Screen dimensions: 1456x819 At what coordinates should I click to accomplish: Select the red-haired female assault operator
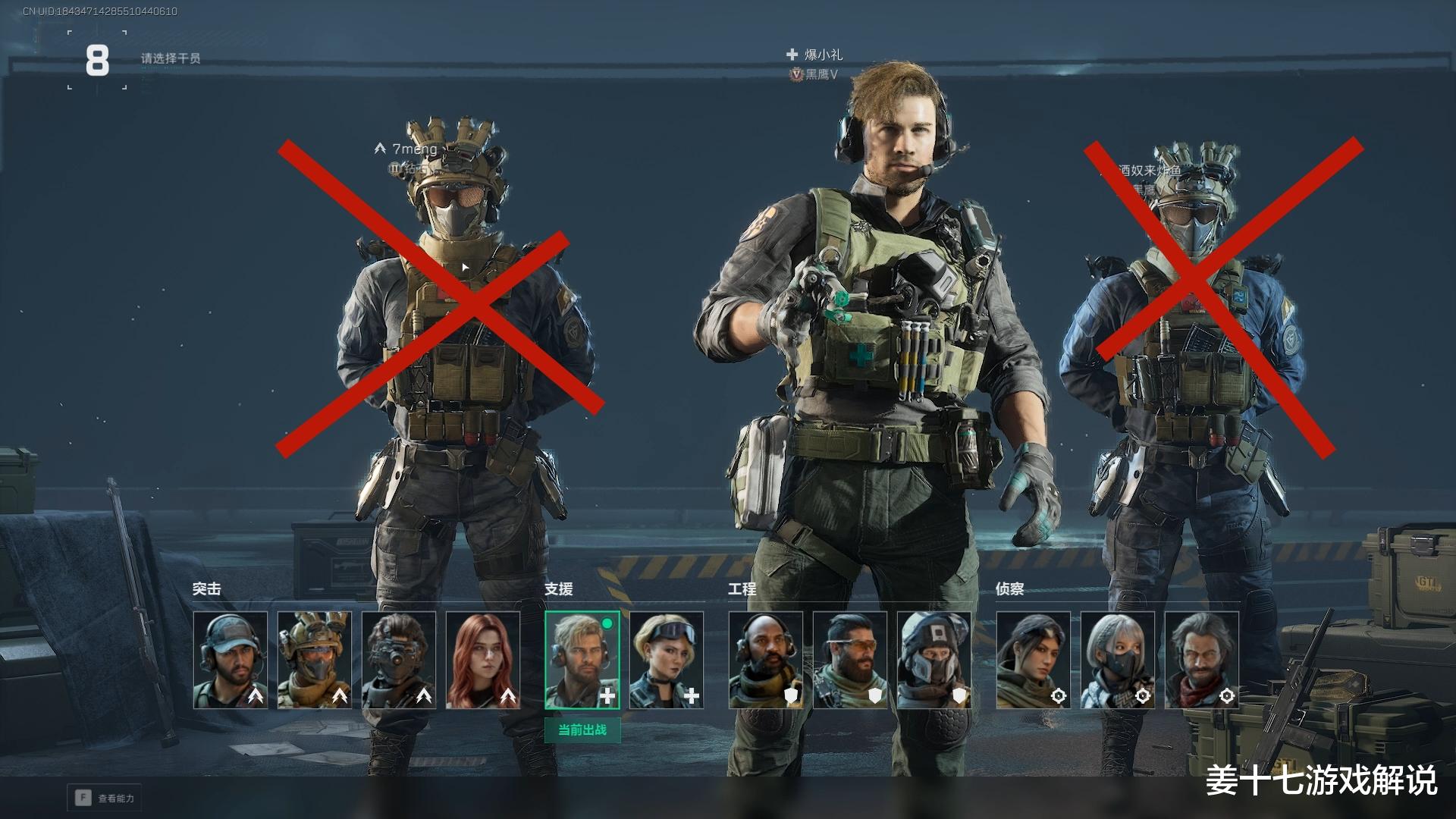pyautogui.click(x=483, y=661)
